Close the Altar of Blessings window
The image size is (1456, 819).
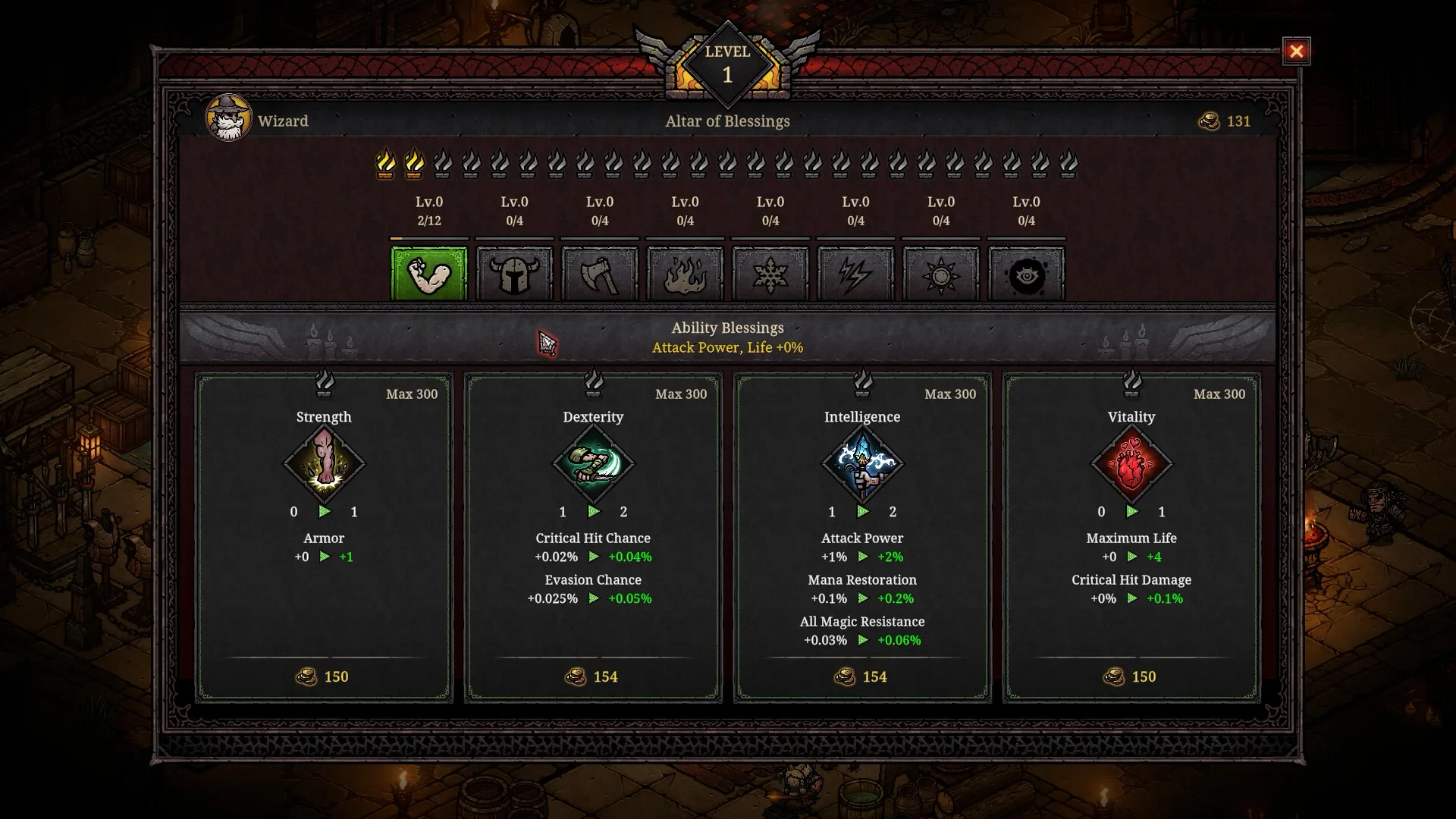1296,52
